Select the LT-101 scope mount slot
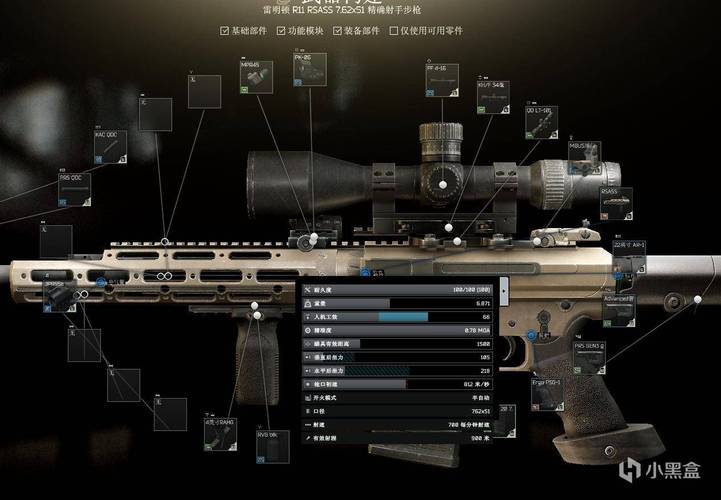Screen dimensions: 721x500 coord(542,124)
